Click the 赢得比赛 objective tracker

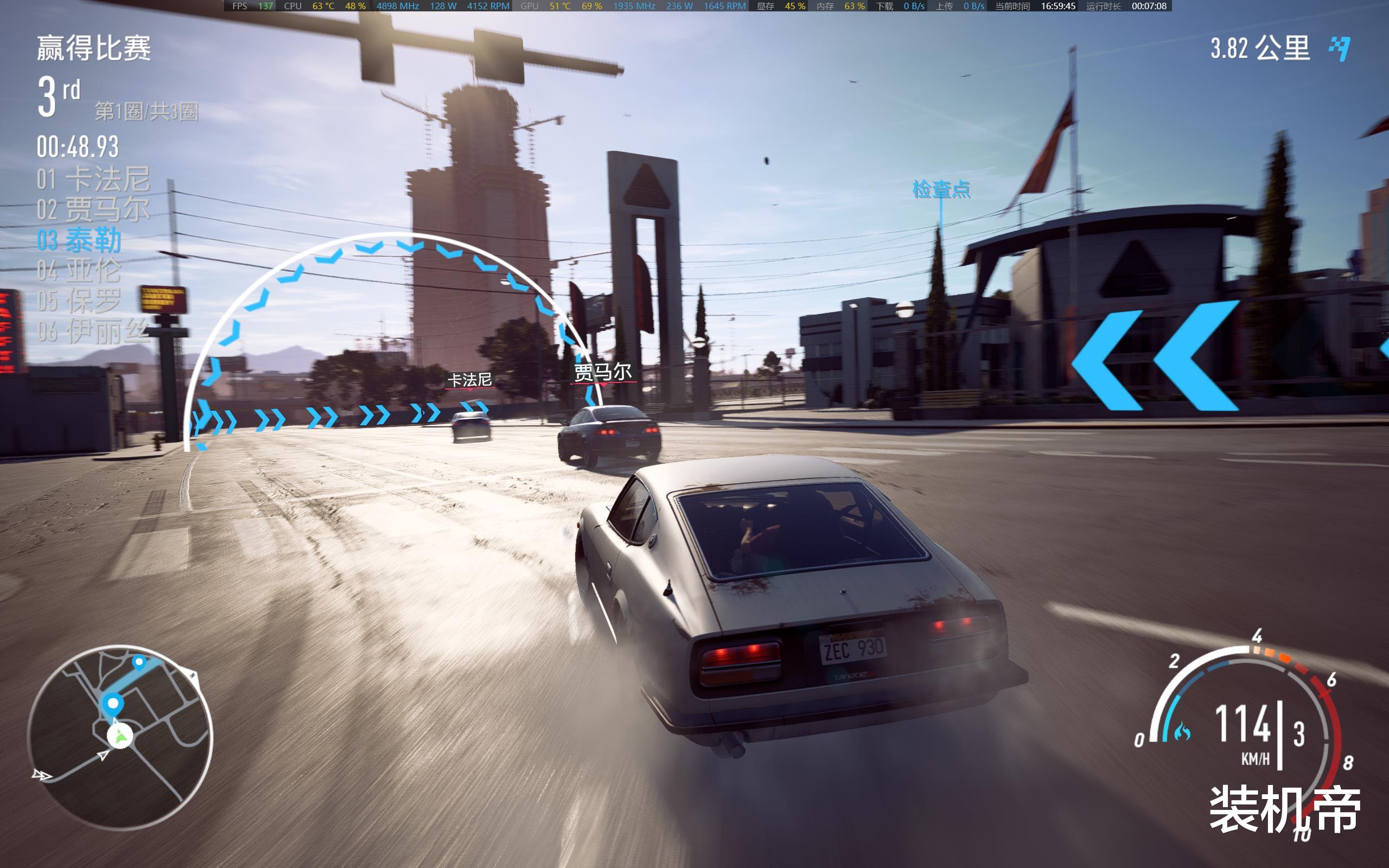tap(94, 48)
